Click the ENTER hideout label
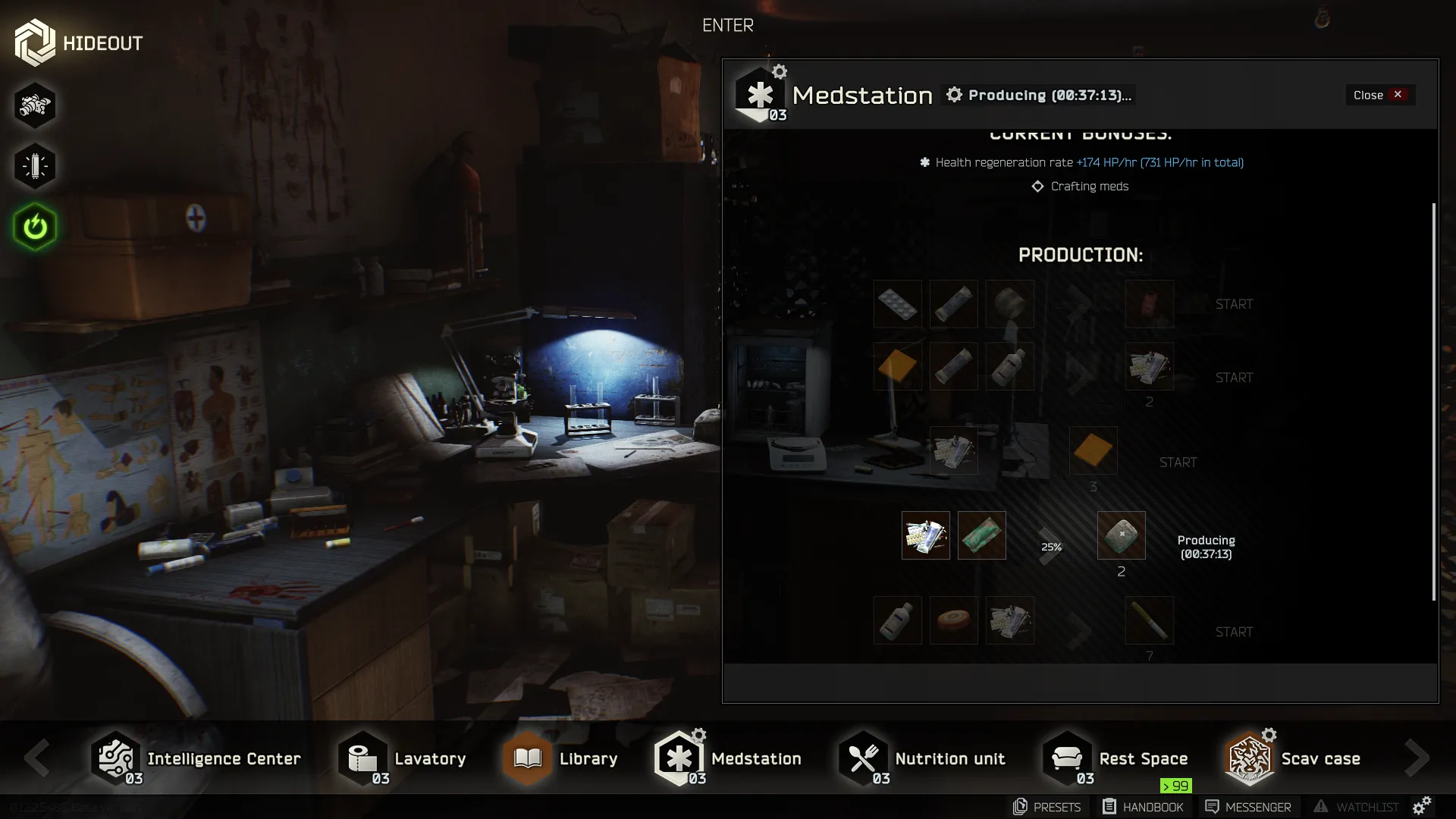This screenshot has width=1456, height=819. coord(728,25)
